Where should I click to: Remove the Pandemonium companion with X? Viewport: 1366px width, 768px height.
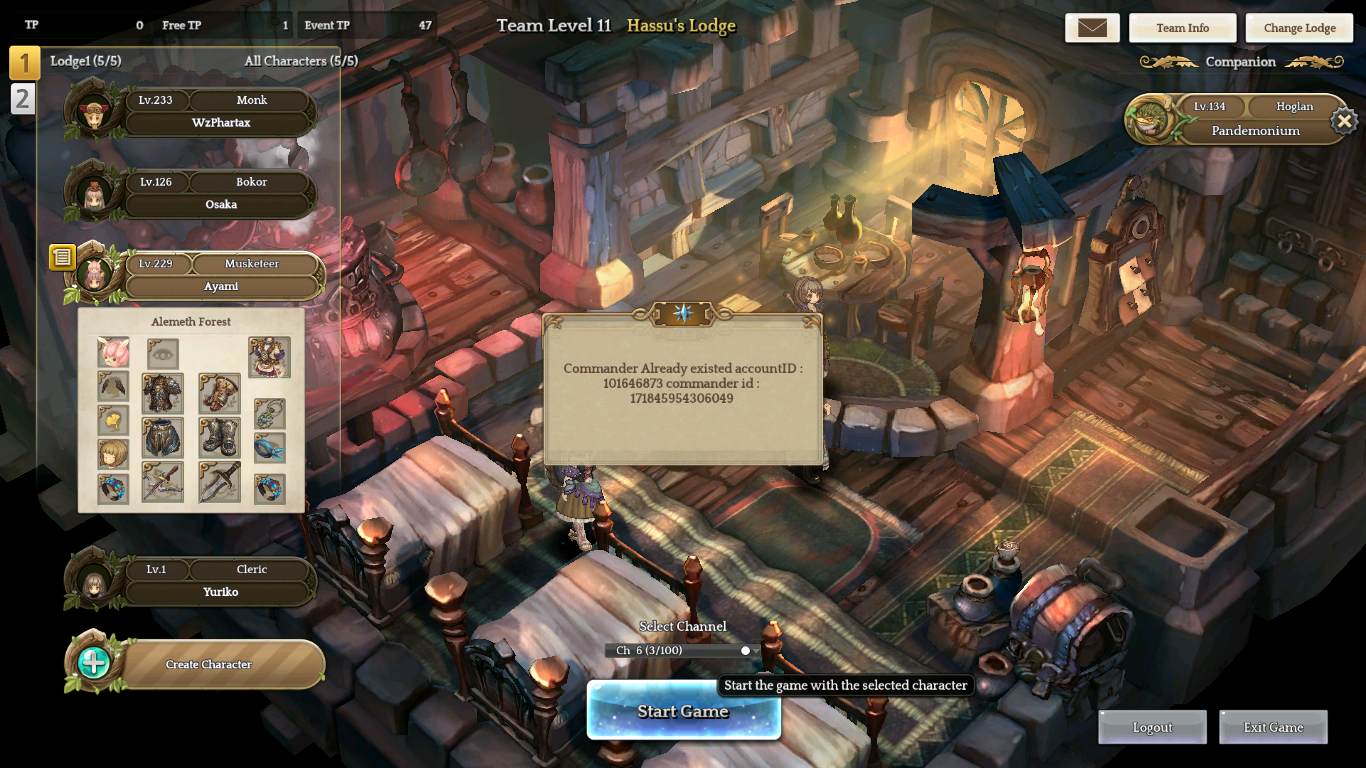coord(1343,122)
